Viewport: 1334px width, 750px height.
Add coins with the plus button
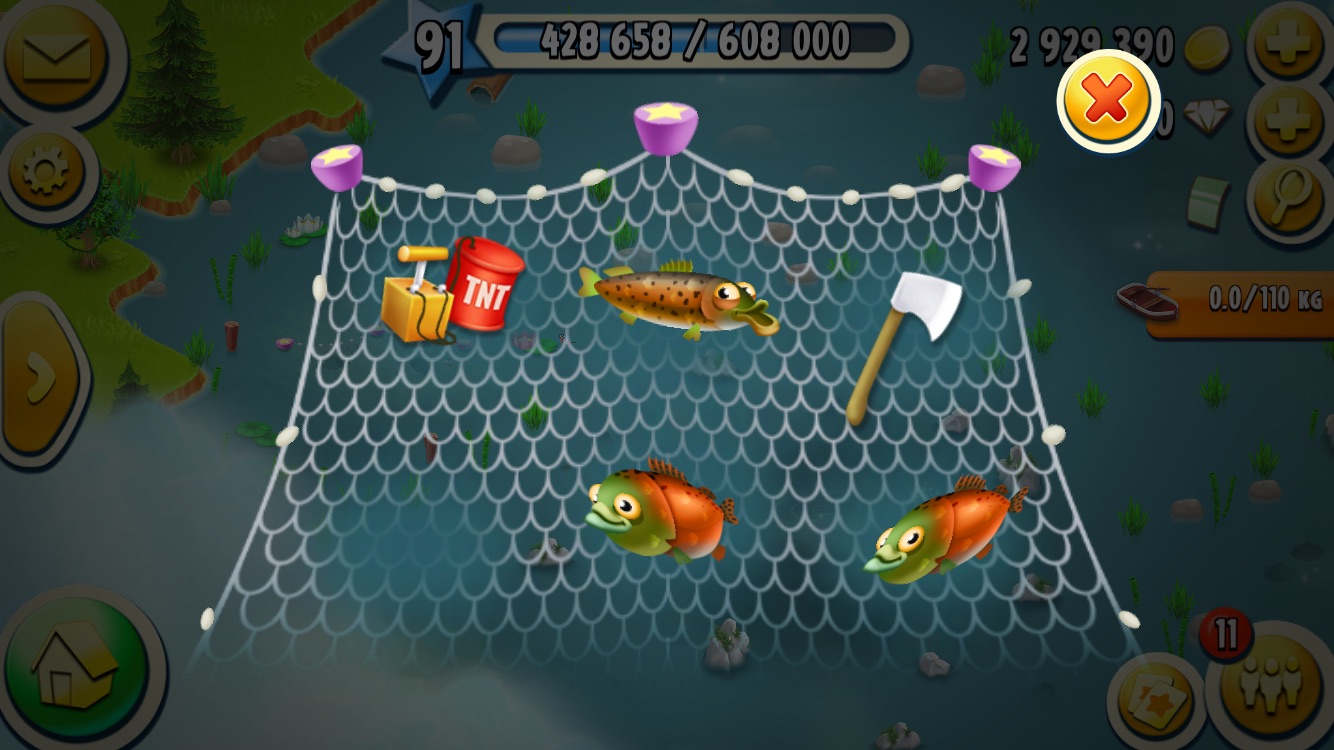click(1290, 46)
